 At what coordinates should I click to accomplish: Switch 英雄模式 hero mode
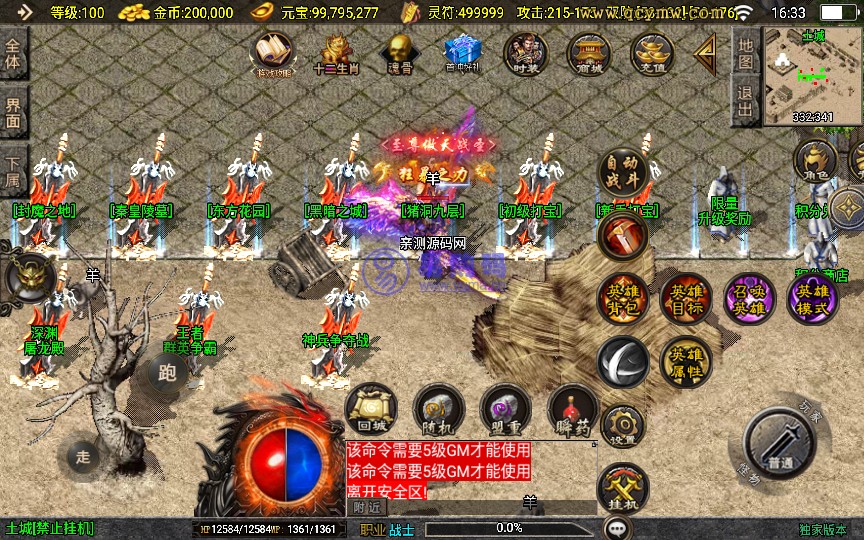coord(812,298)
